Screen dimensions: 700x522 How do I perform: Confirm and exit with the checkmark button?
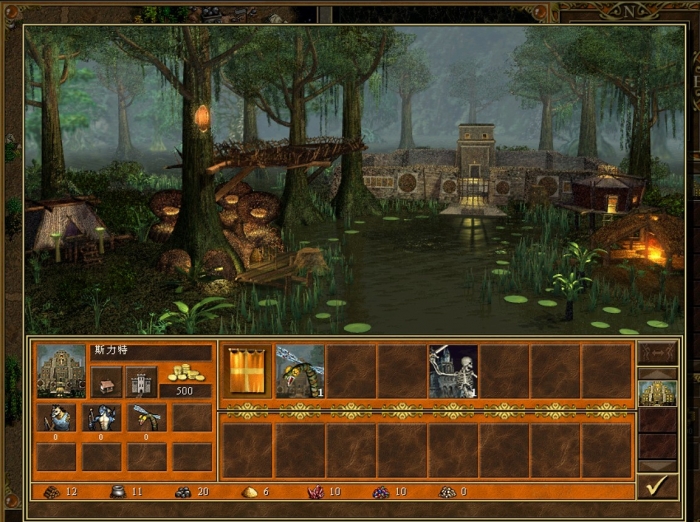coord(657,486)
